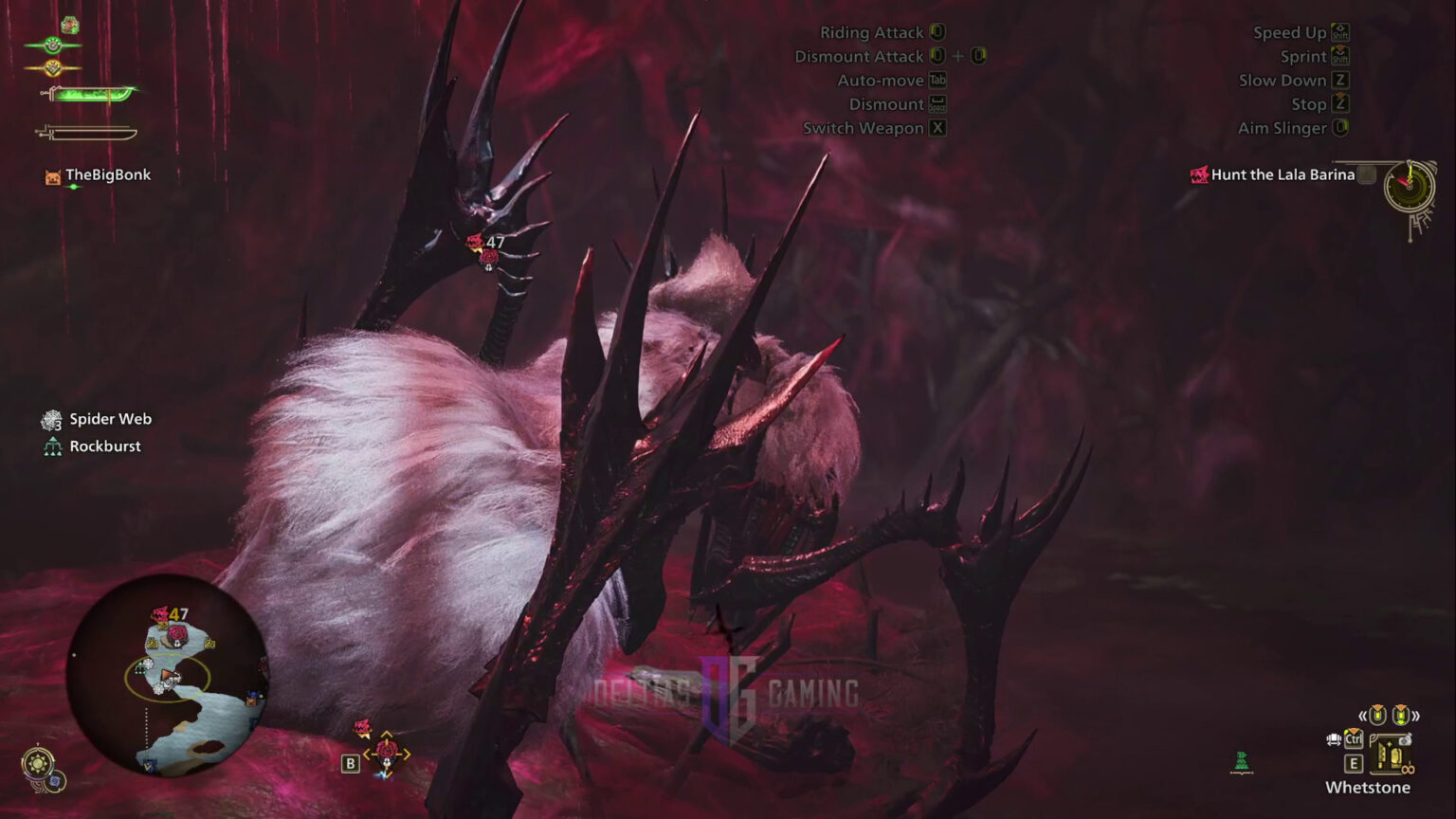Click the green gesture figure icon near the item bar
Screen dimensions: 1456x819
pos(1240,763)
